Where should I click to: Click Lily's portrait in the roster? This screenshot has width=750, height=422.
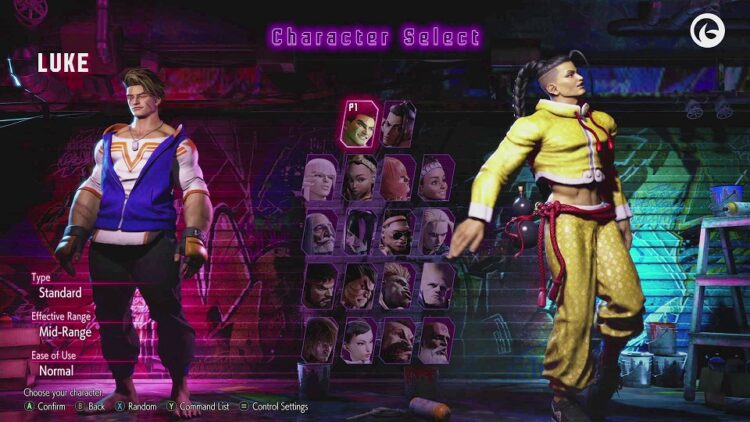pyautogui.click(x=437, y=177)
